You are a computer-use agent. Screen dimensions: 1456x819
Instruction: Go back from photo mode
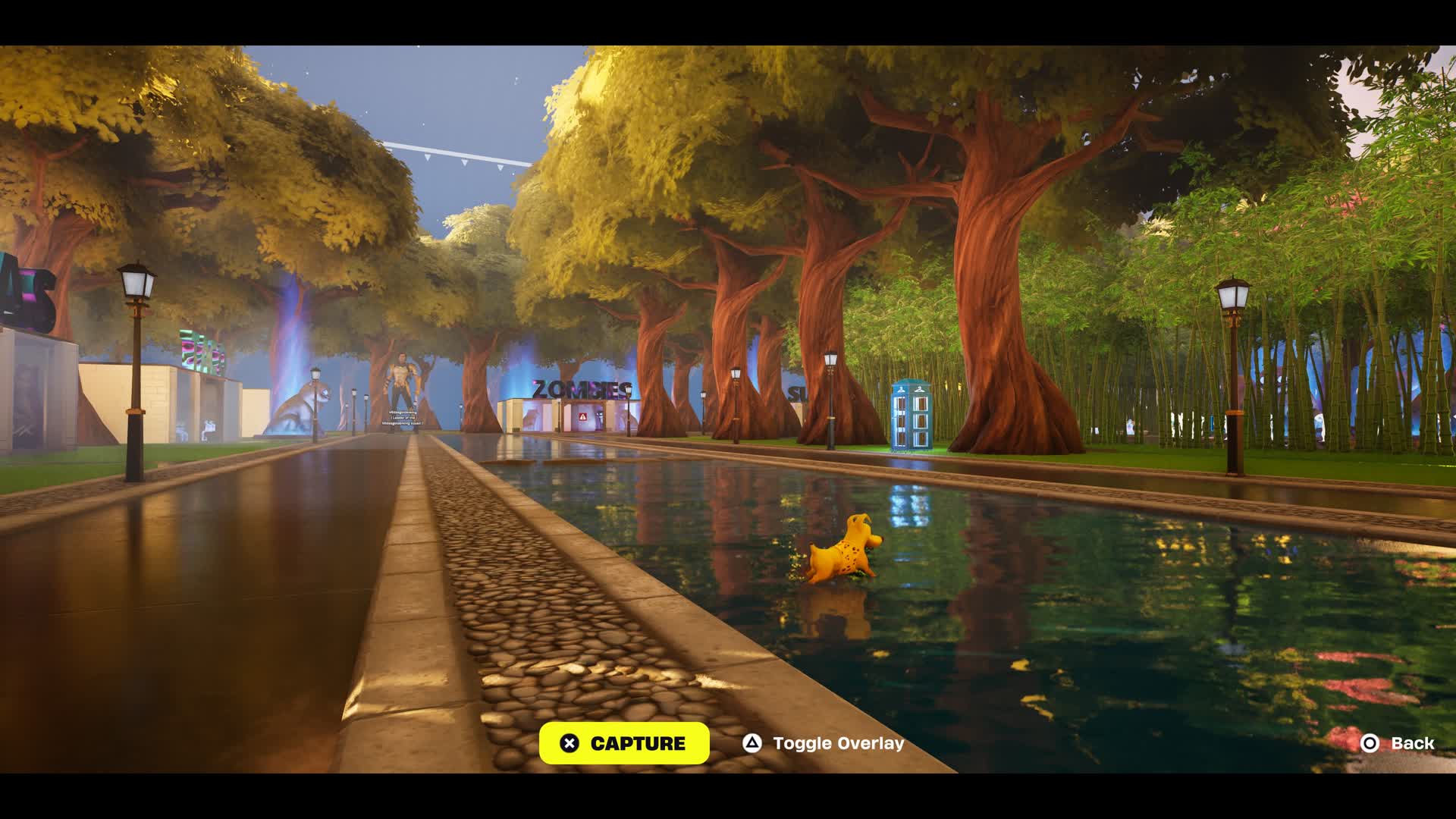[1398, 743]
